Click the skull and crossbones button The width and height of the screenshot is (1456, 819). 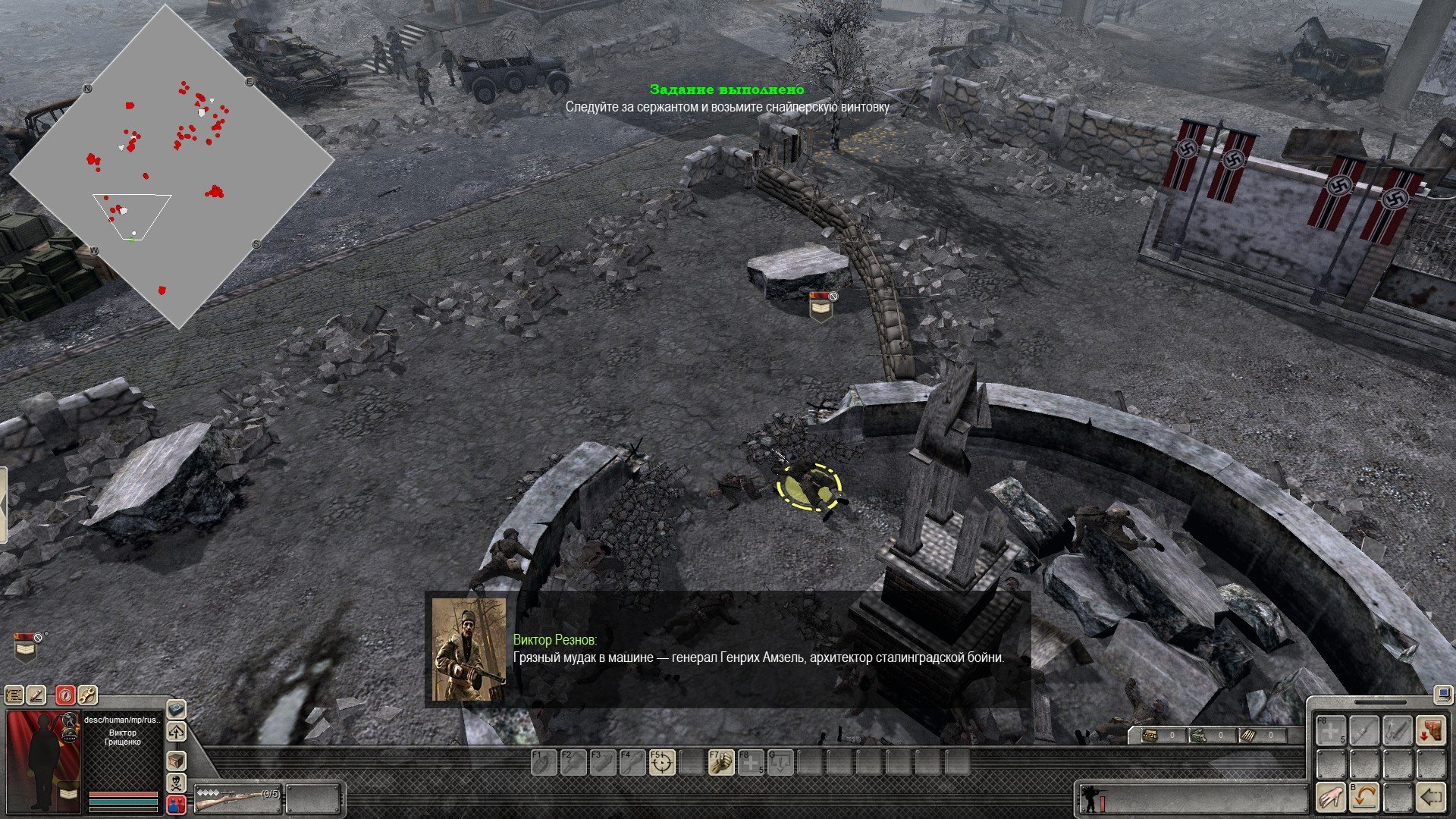click(176, 783)
